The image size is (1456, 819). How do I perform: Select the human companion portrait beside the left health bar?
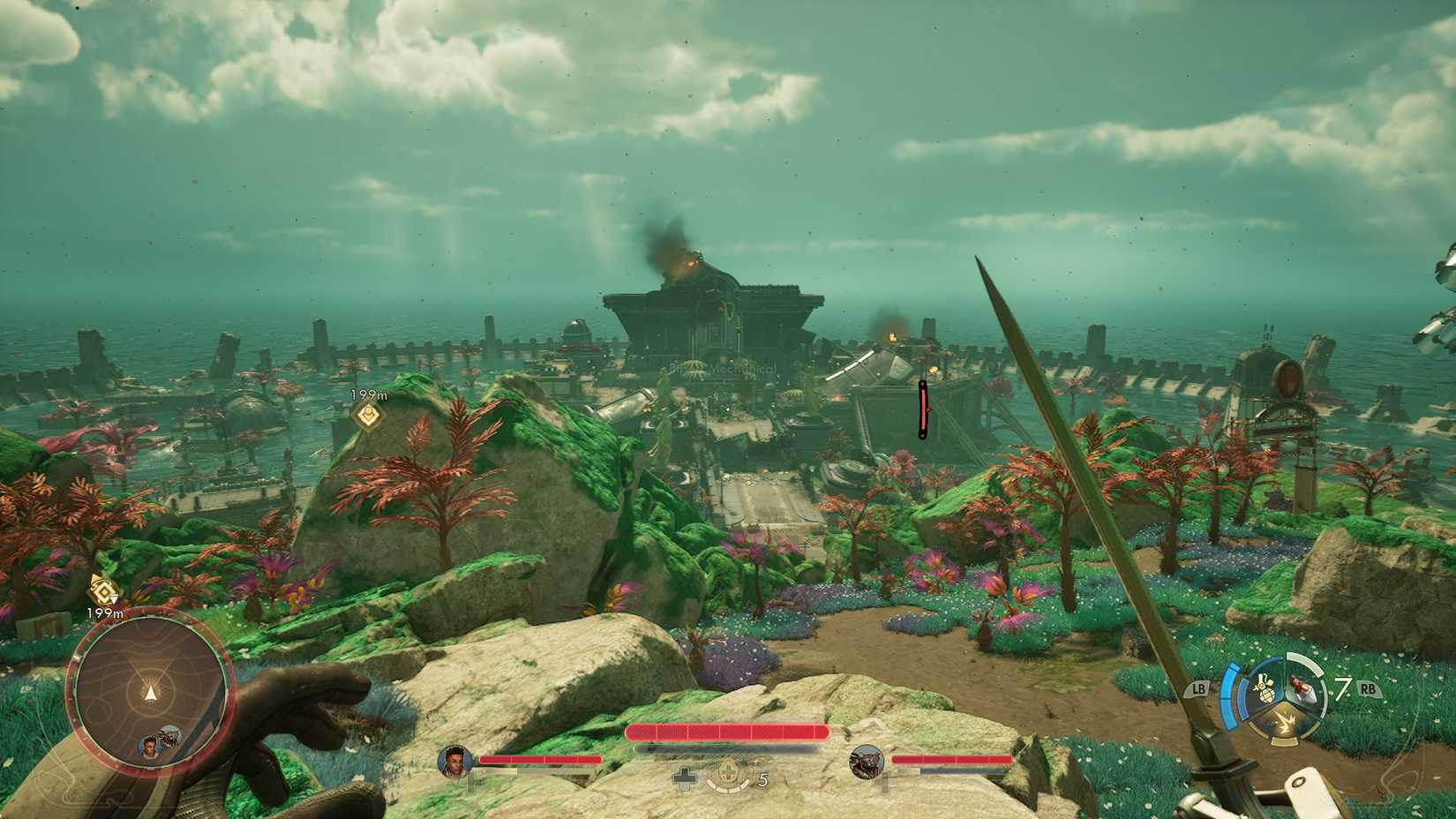[x=454, y=762]
